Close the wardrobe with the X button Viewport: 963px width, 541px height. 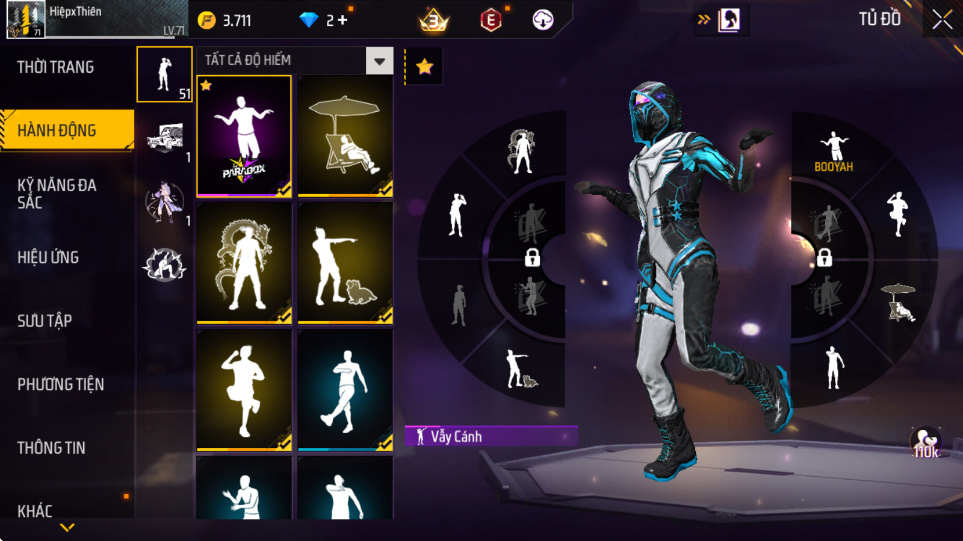942,19
